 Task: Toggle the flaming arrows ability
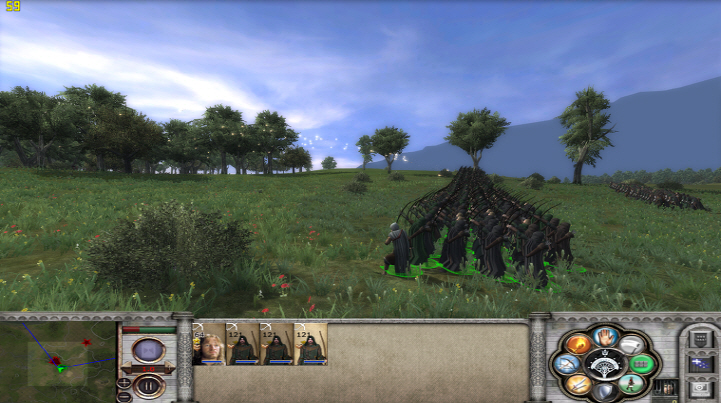coord(577,345)
